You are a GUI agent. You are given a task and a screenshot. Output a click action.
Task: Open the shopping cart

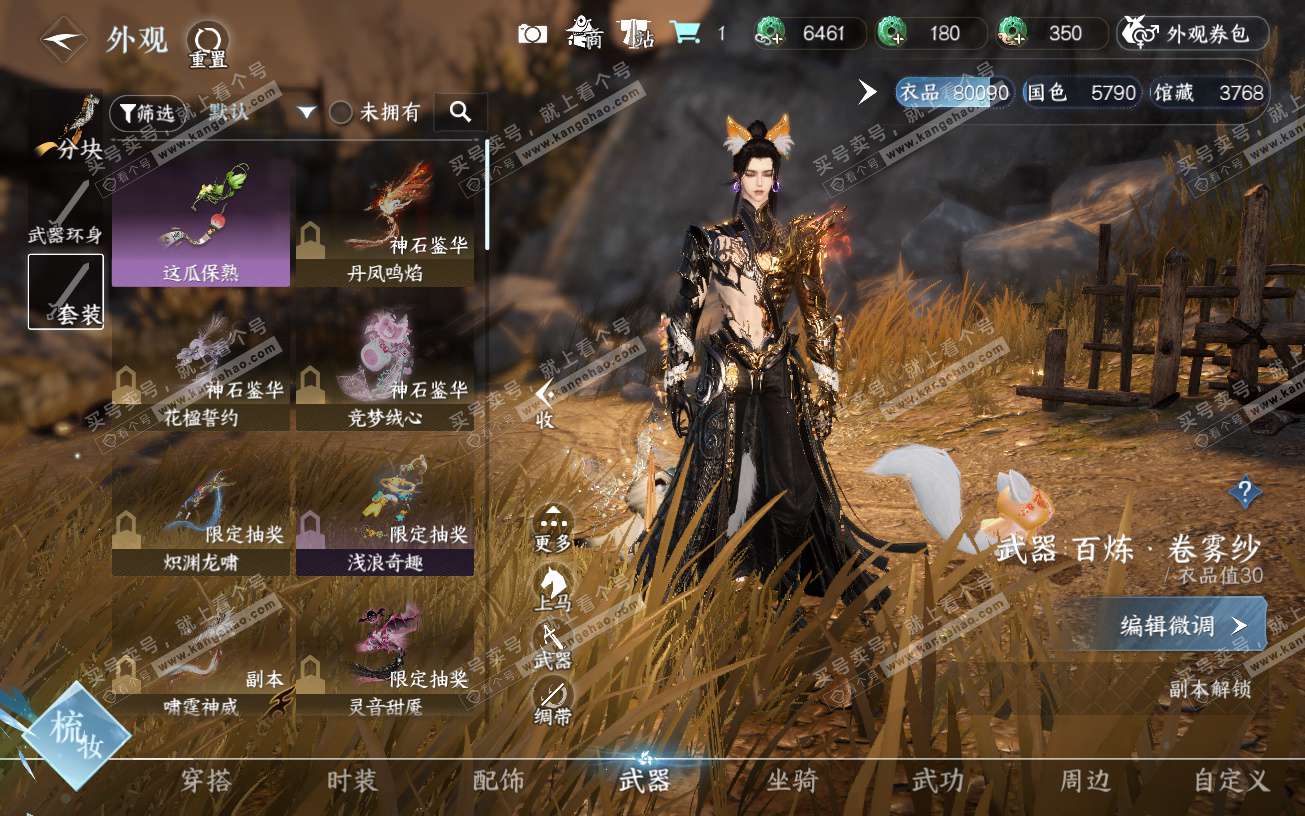(x=686, y=33)
